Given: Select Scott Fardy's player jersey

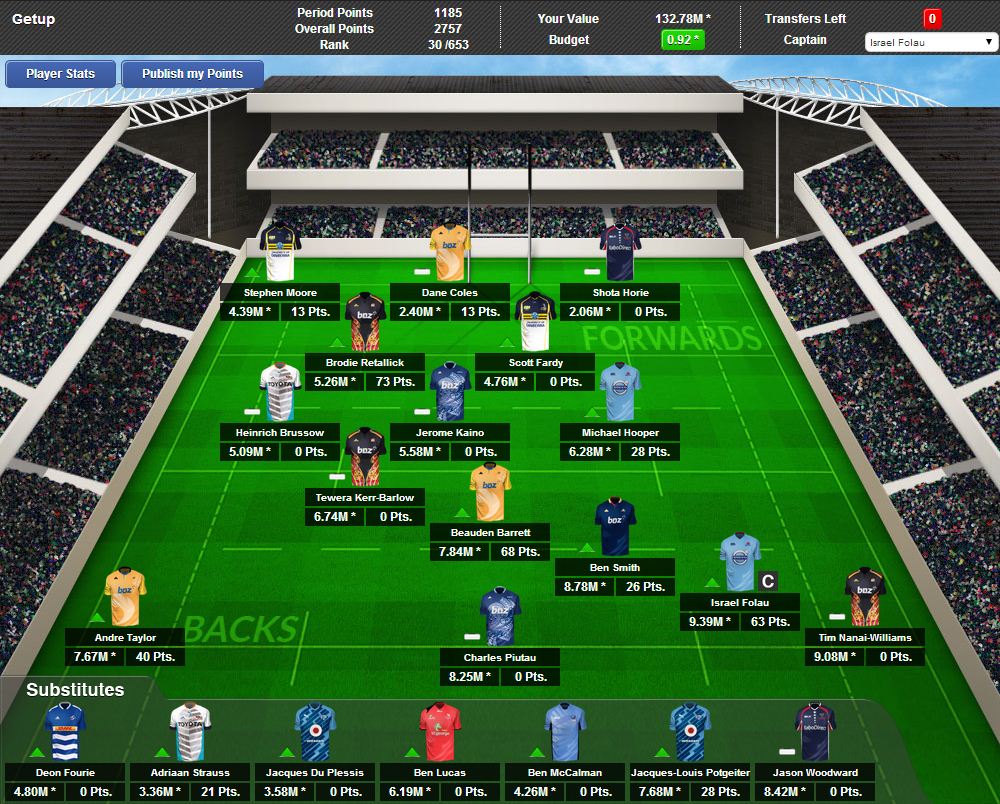Looking at the screenshot, I should pyautogui.click(x=535, y=321).
